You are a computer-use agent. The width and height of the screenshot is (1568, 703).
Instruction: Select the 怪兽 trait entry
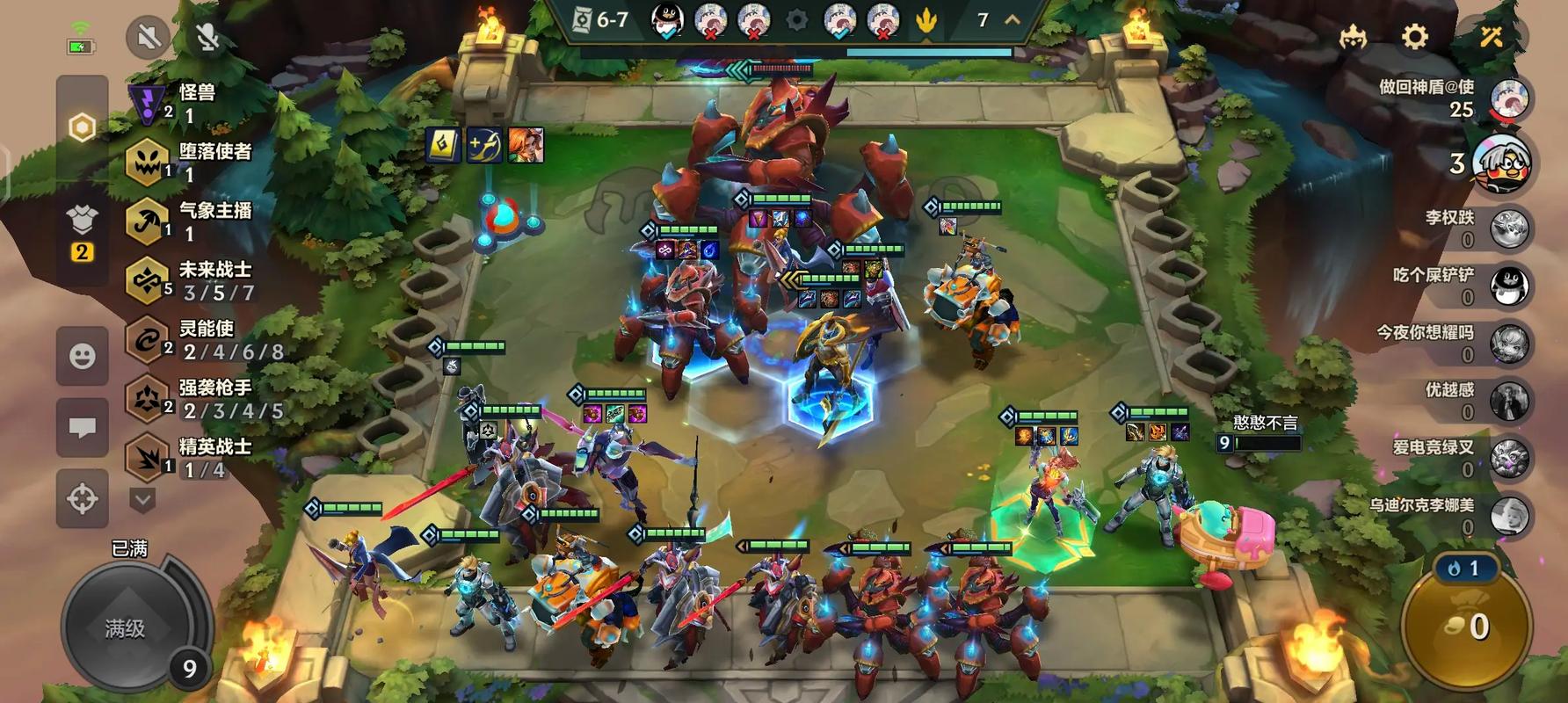click(185, 103)
